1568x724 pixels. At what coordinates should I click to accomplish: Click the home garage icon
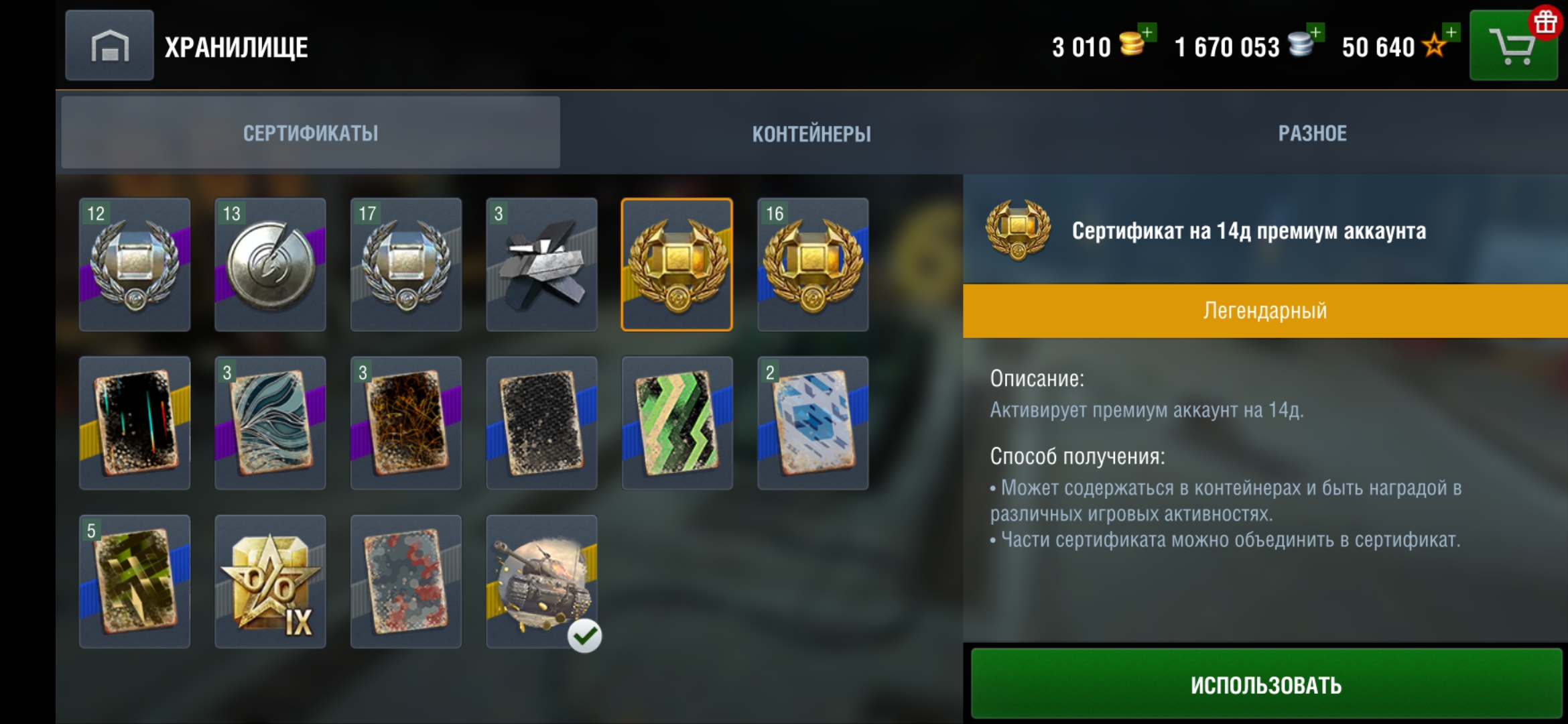(109, 46)
